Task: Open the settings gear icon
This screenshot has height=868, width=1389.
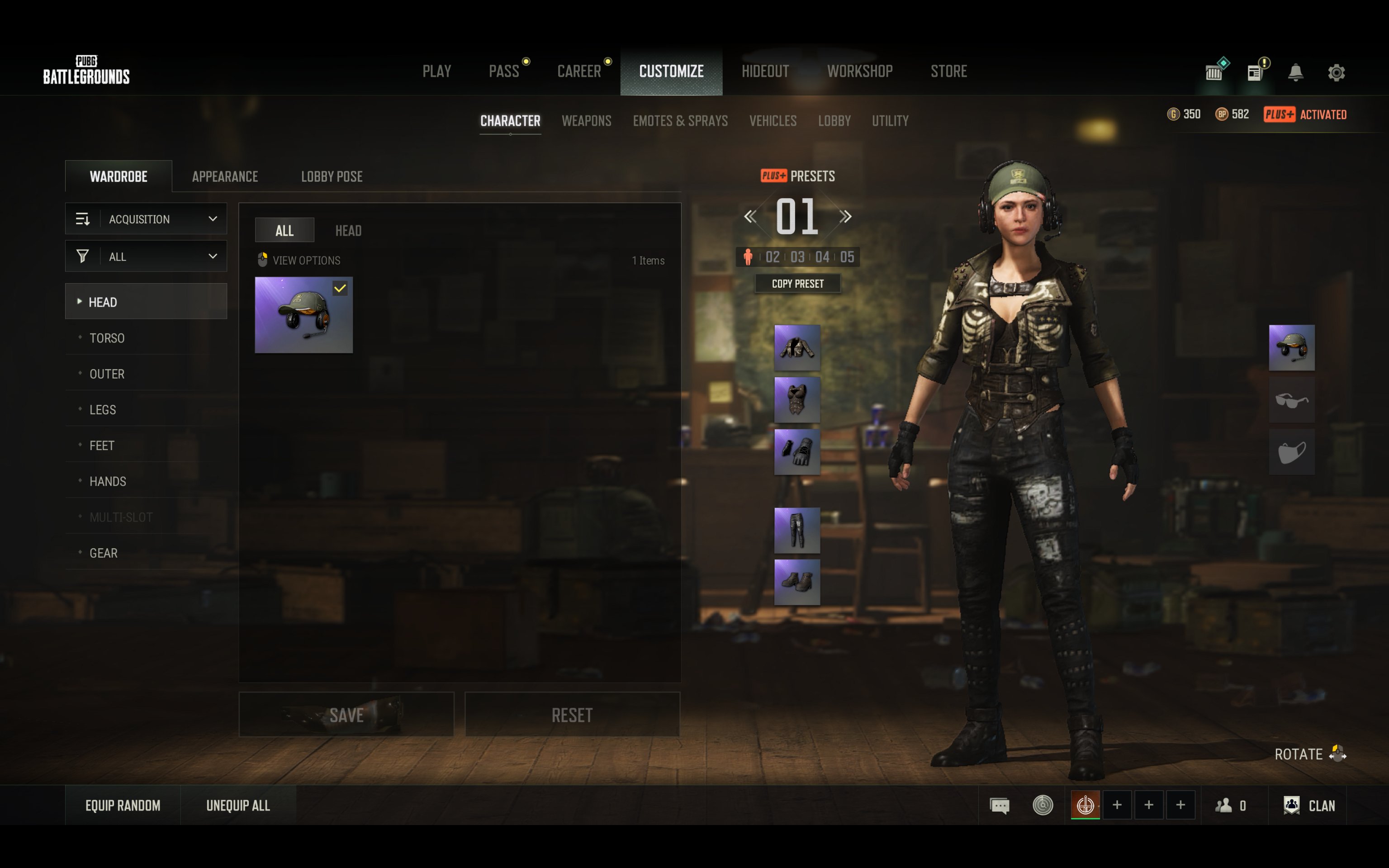Action: (x=1336, y=72)
